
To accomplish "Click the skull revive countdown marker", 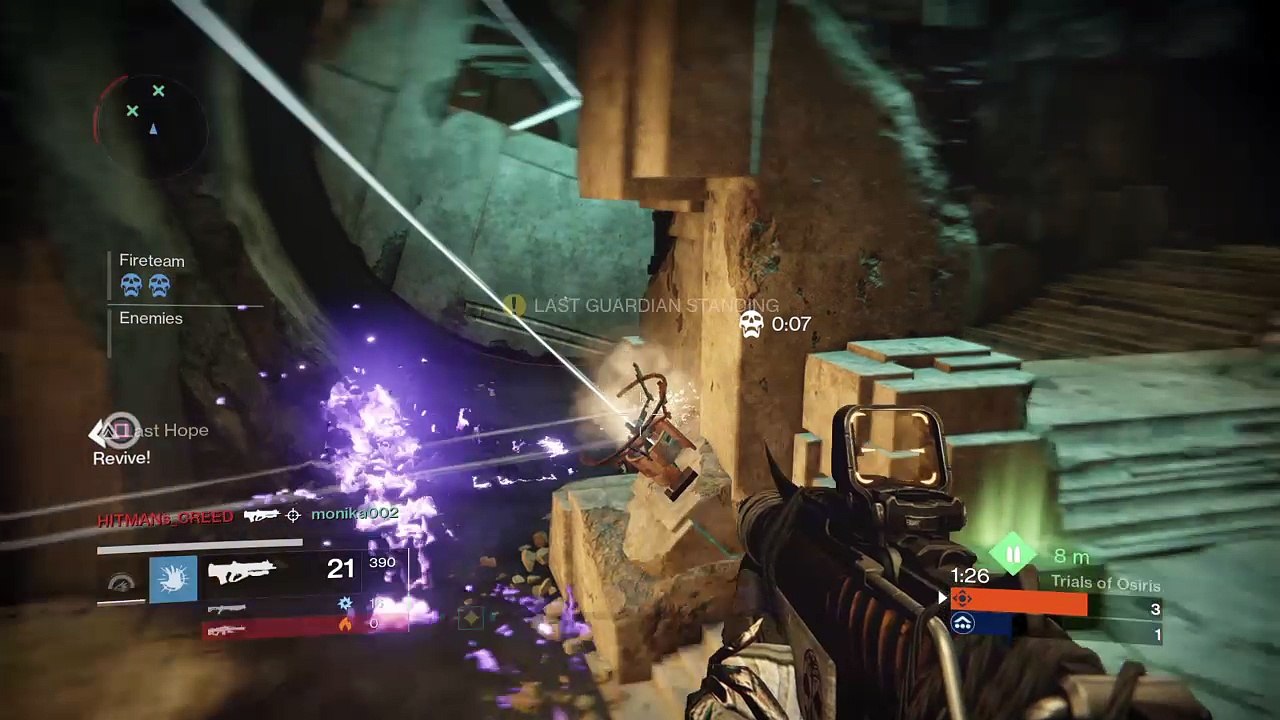I will coord(752,323).
